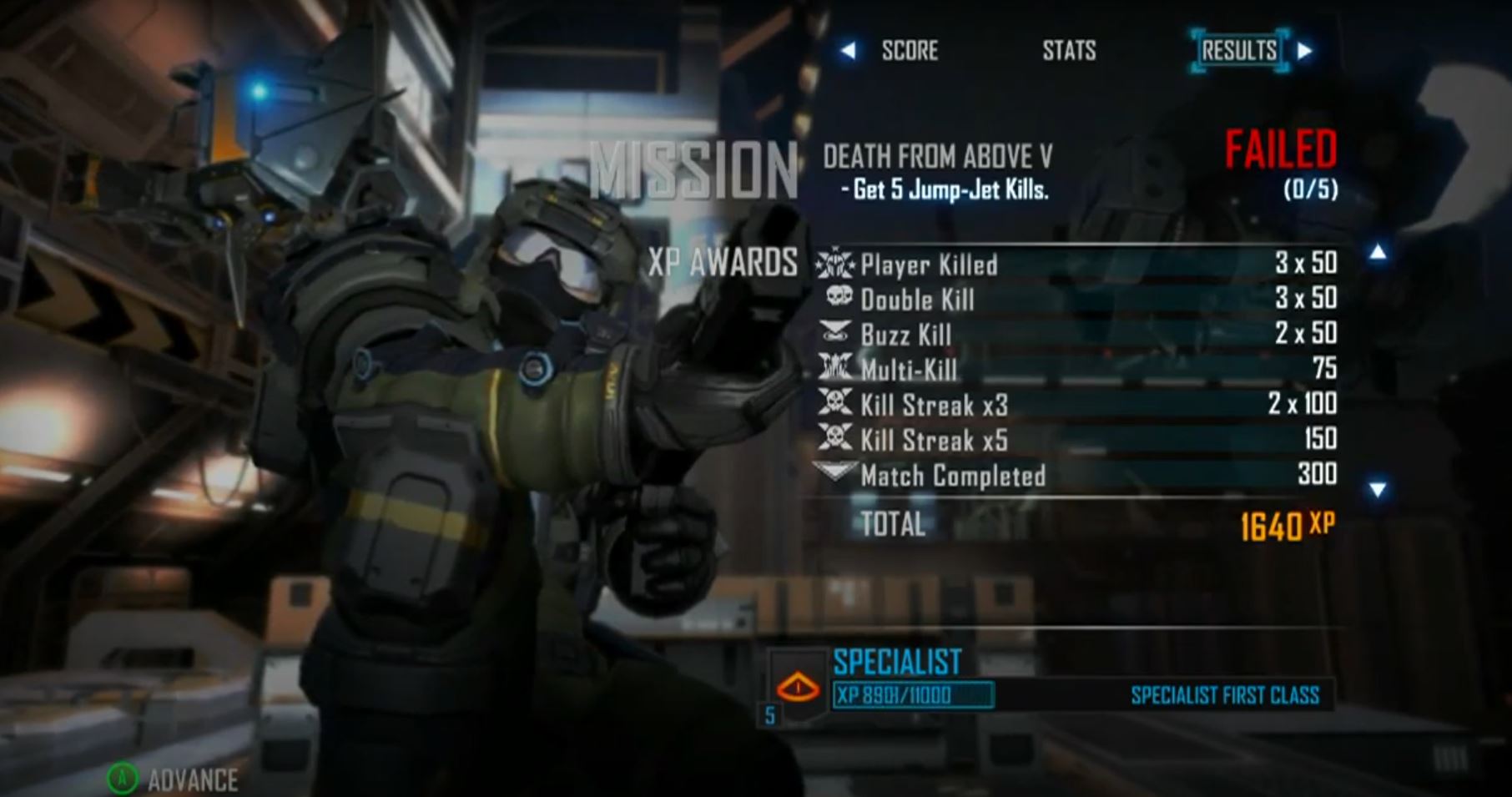Image resolution: width=1512 pixels, height=797 pixels.
Task: Click the left arrow beside Score
Action: [x=848, y=51]
